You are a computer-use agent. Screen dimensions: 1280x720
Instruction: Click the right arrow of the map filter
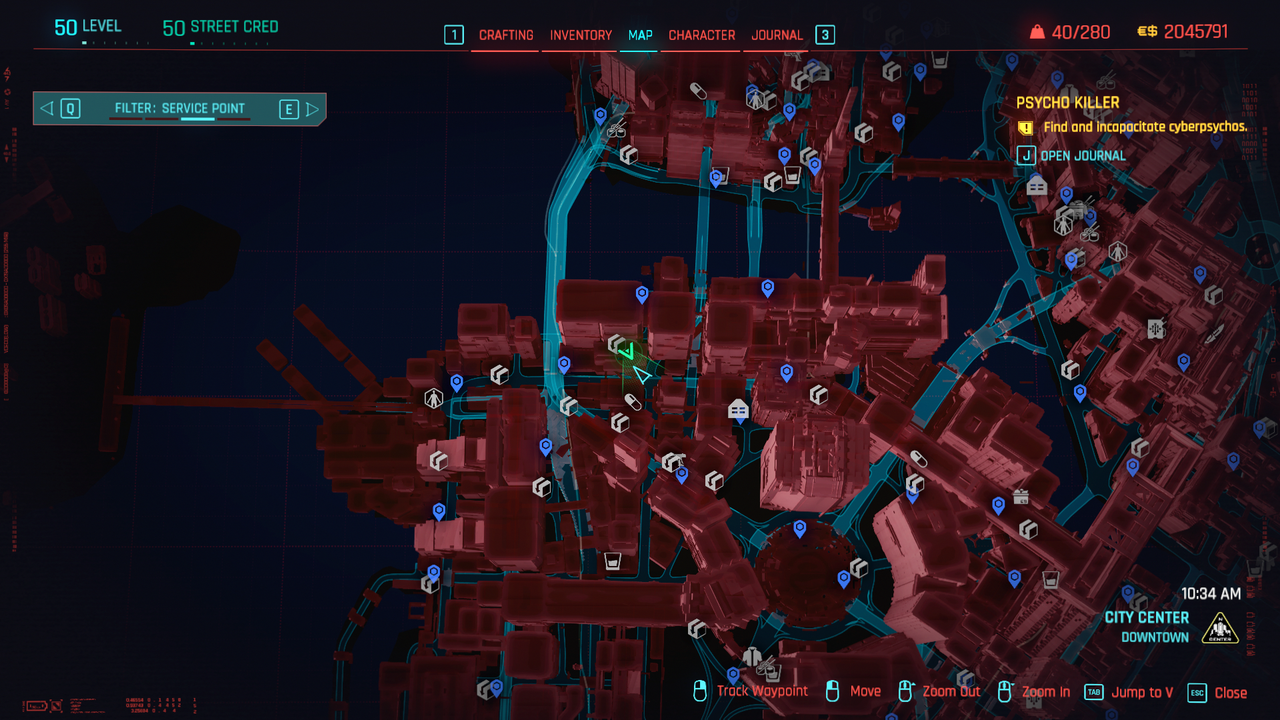313,109
